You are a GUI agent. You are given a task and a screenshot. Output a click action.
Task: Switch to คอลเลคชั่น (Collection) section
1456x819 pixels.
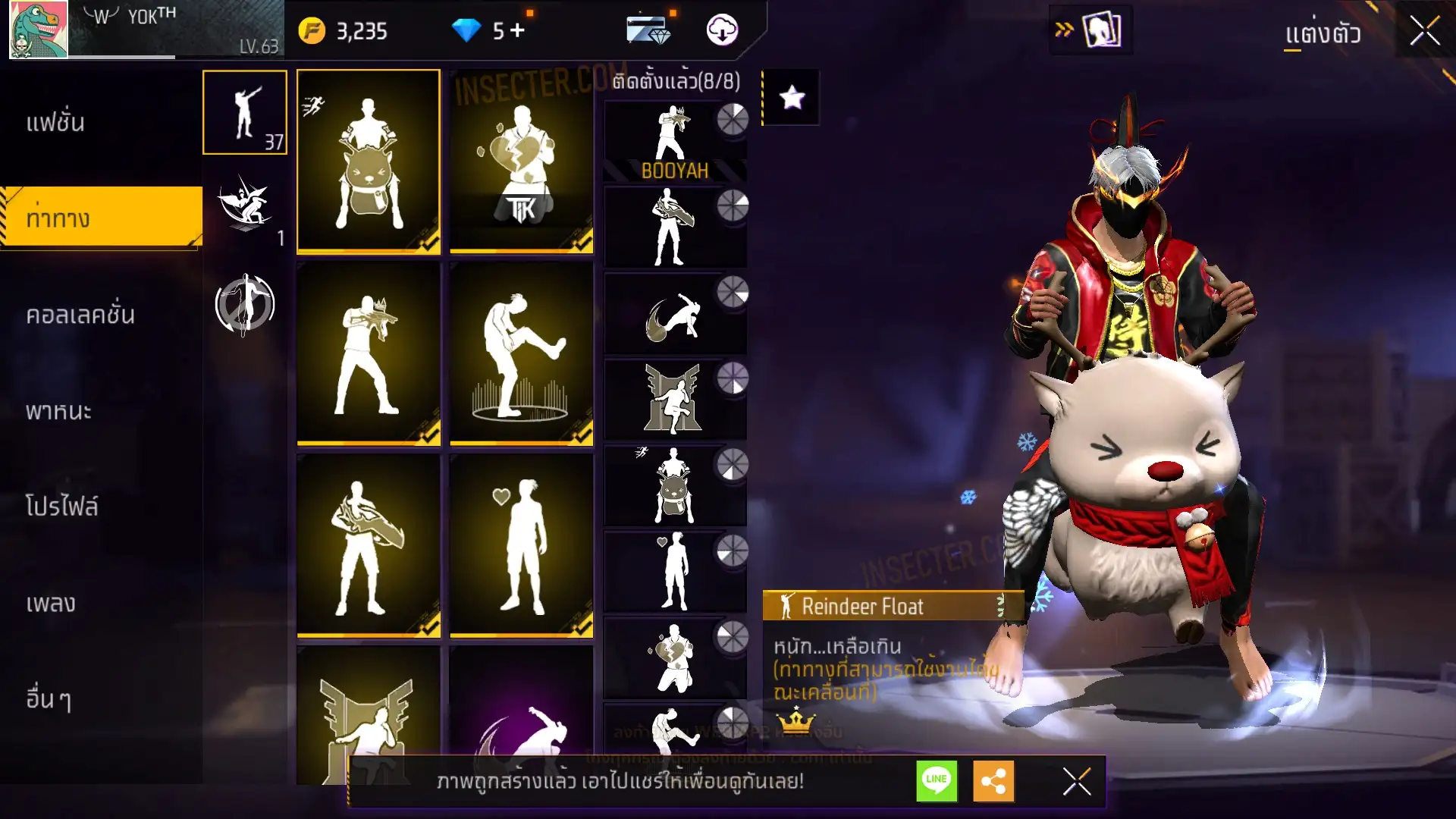point(80,315)
